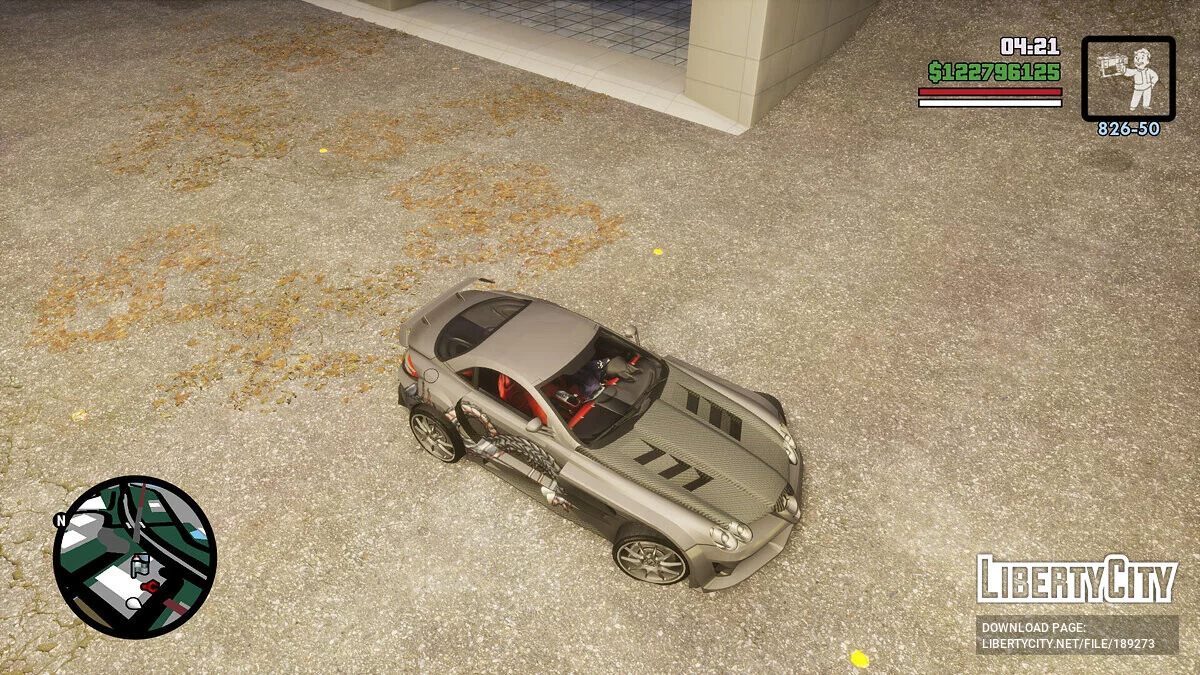Viewport: 1200px width, 675px height.
Task: Click the north indicator on the radar
Action: (x=61, y=521)
